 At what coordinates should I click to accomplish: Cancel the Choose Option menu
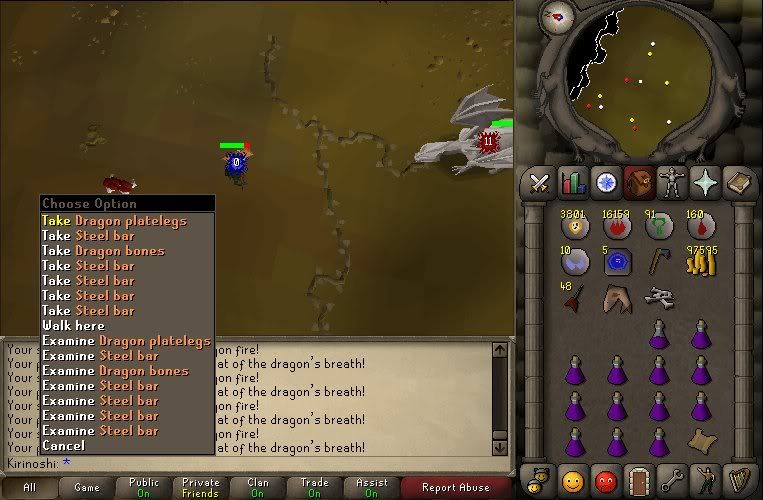[x=63, y=446]
